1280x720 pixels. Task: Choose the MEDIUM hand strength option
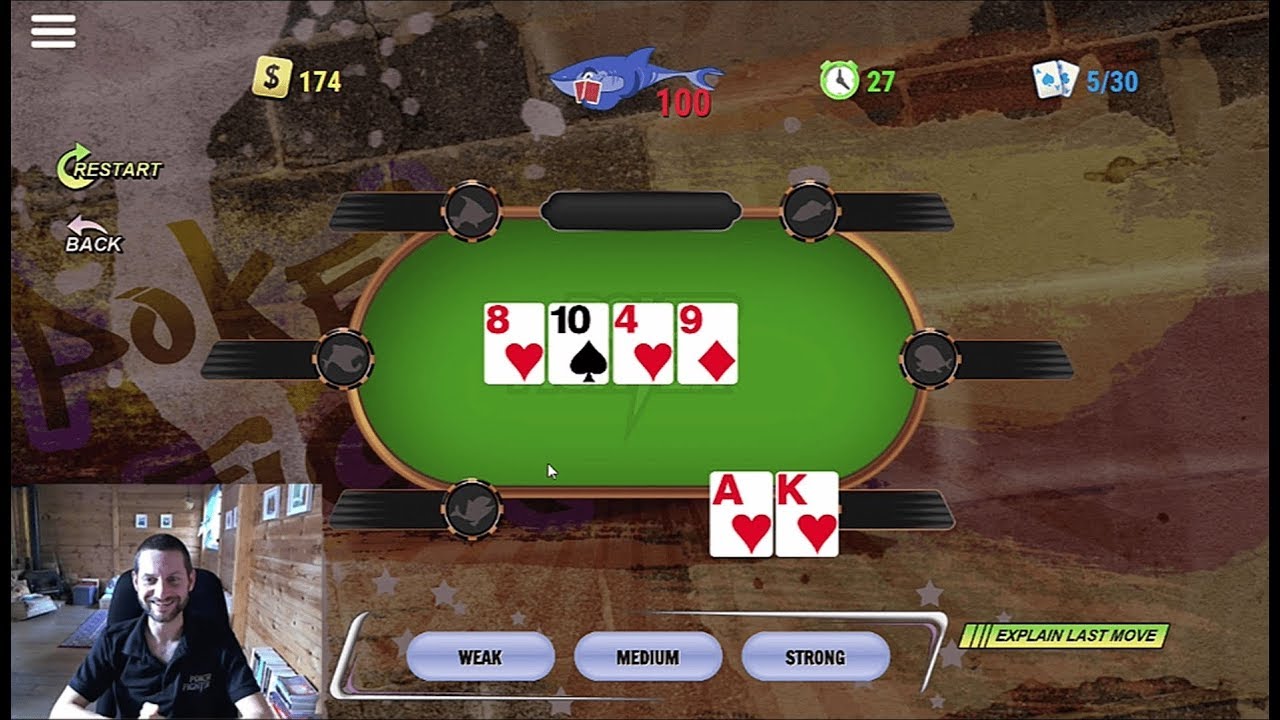[650, 657]
